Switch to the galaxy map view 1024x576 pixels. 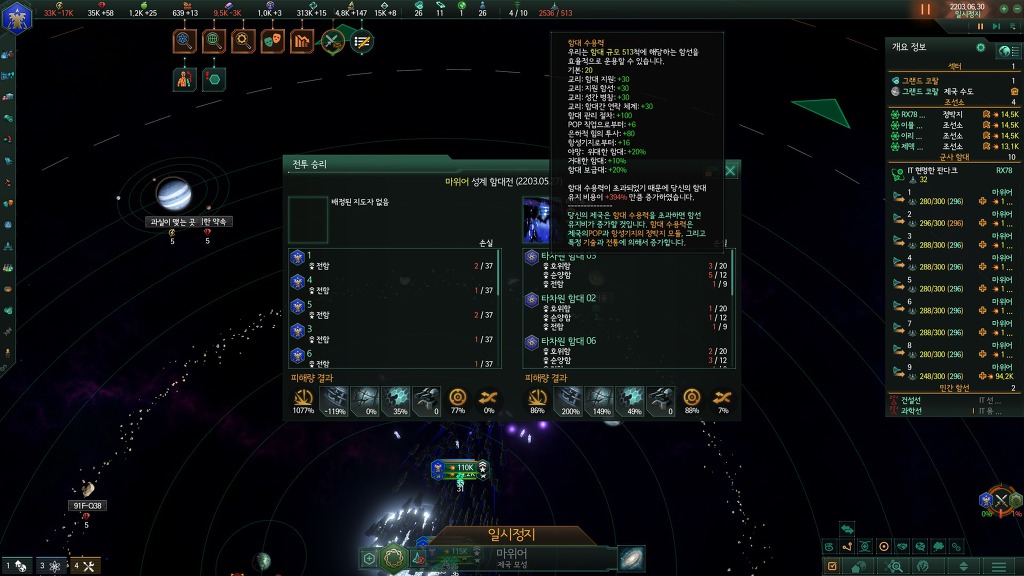[631, 559]
